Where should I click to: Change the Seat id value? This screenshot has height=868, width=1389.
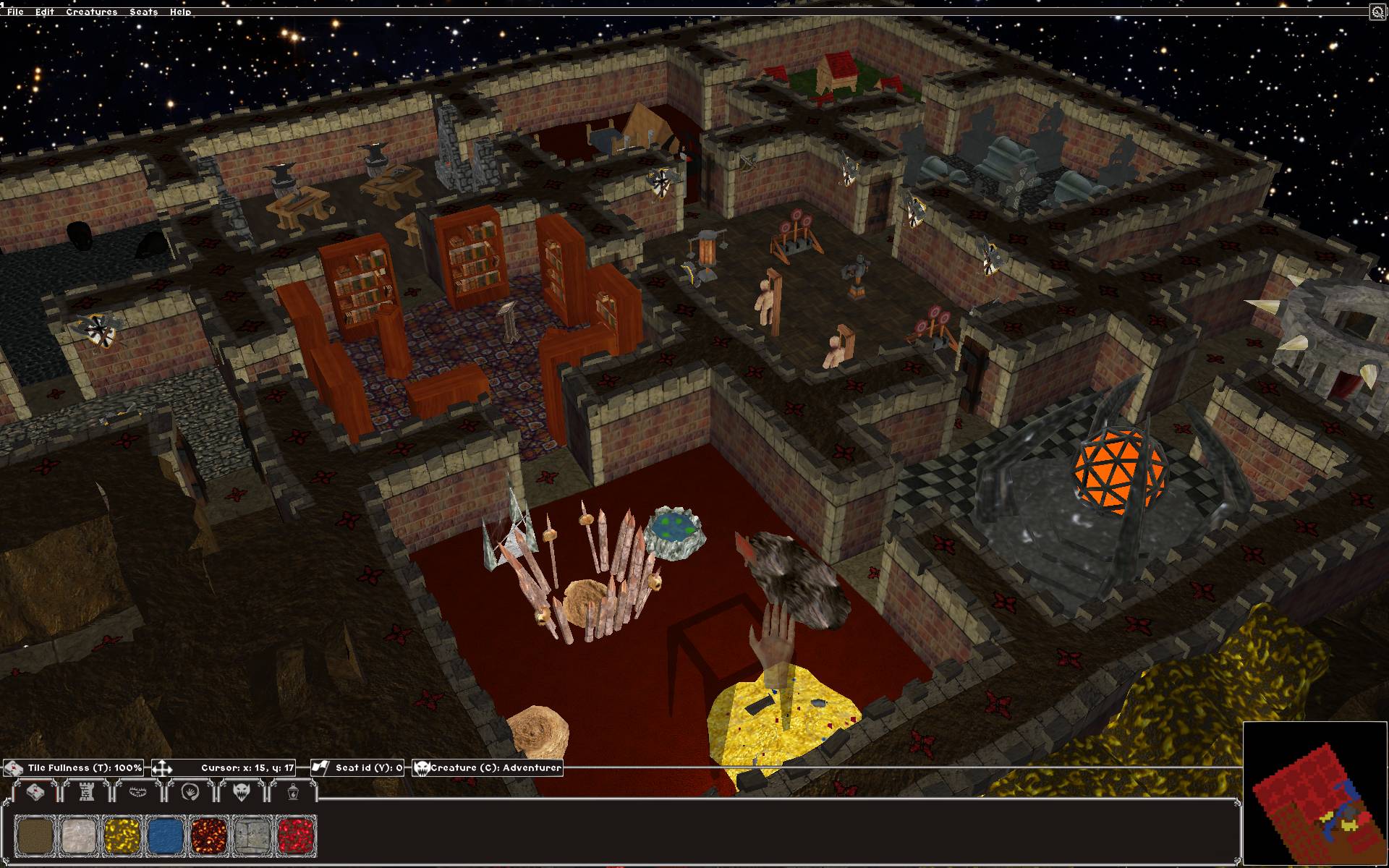click(357, 767)
